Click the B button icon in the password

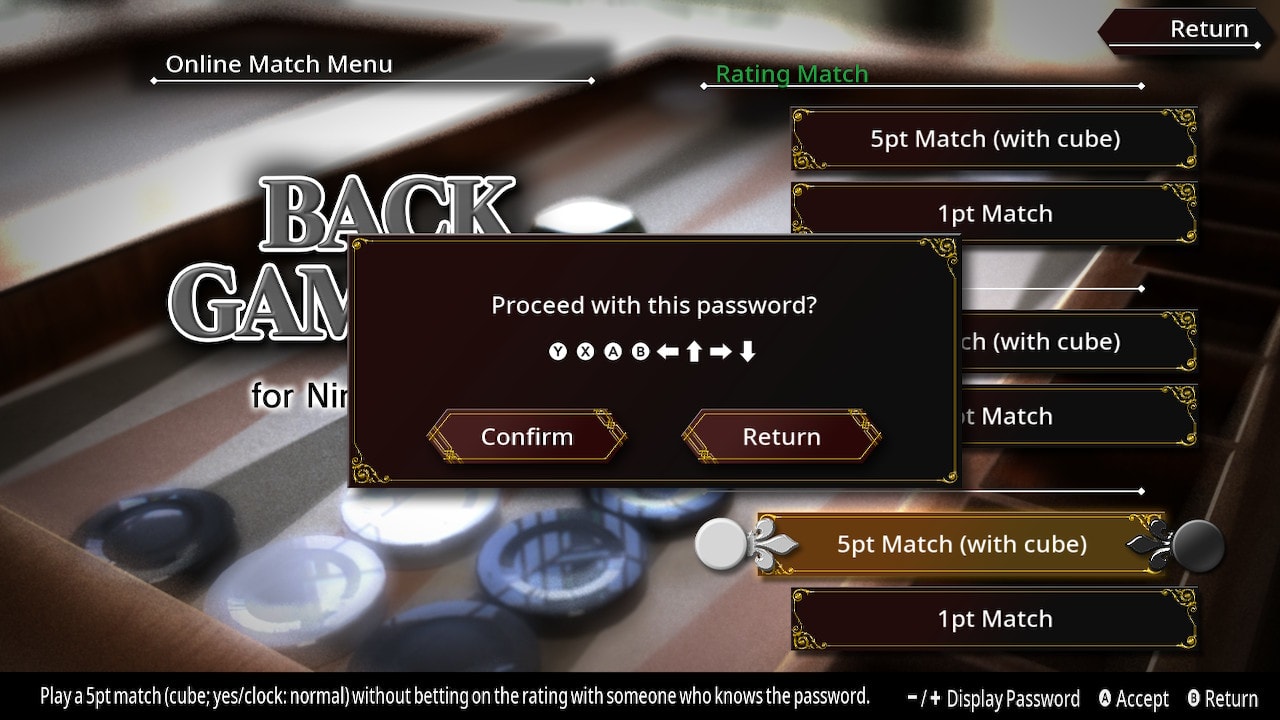[x=640, y=351]
